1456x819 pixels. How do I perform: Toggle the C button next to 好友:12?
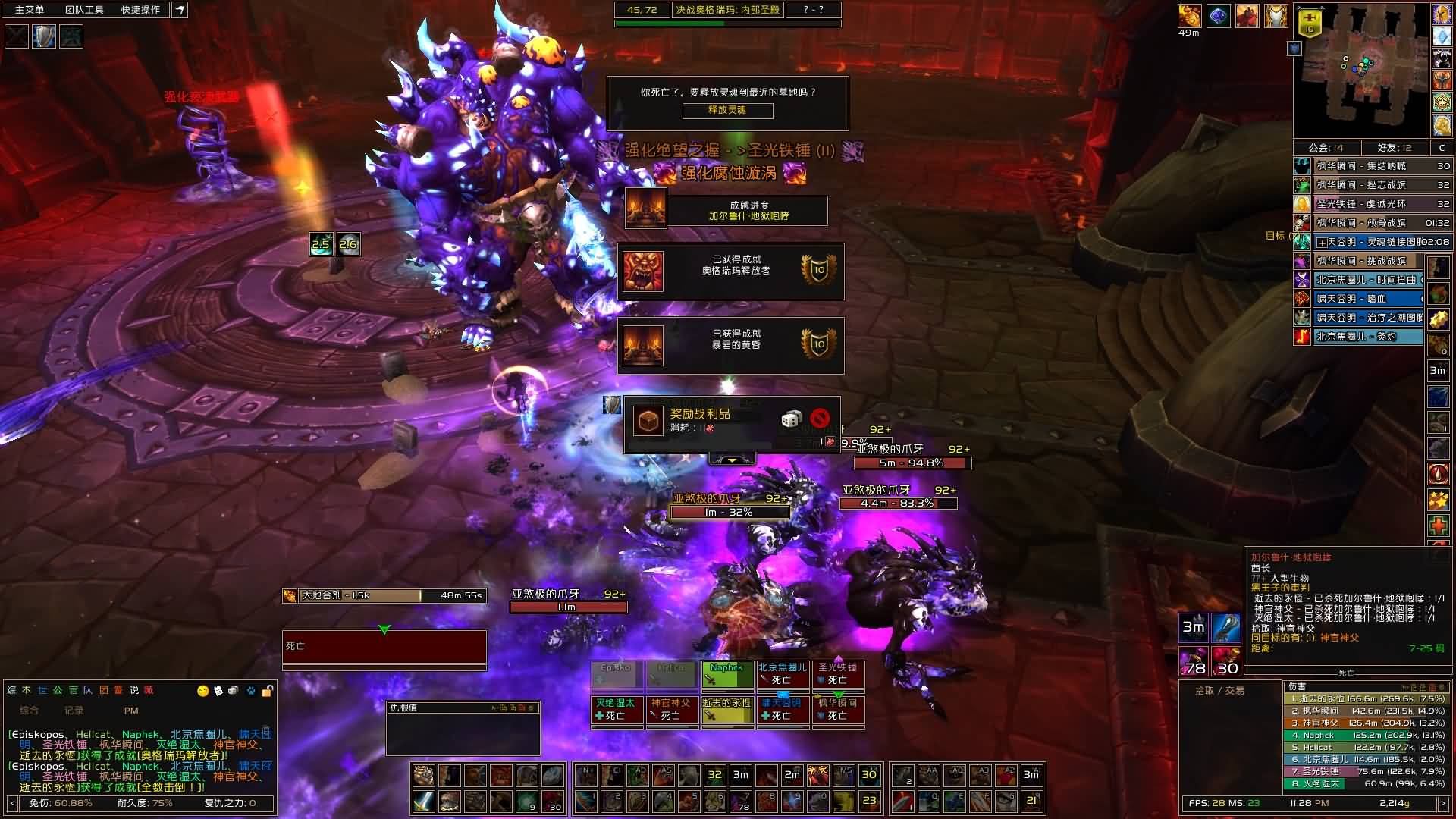pos(1444,148)
